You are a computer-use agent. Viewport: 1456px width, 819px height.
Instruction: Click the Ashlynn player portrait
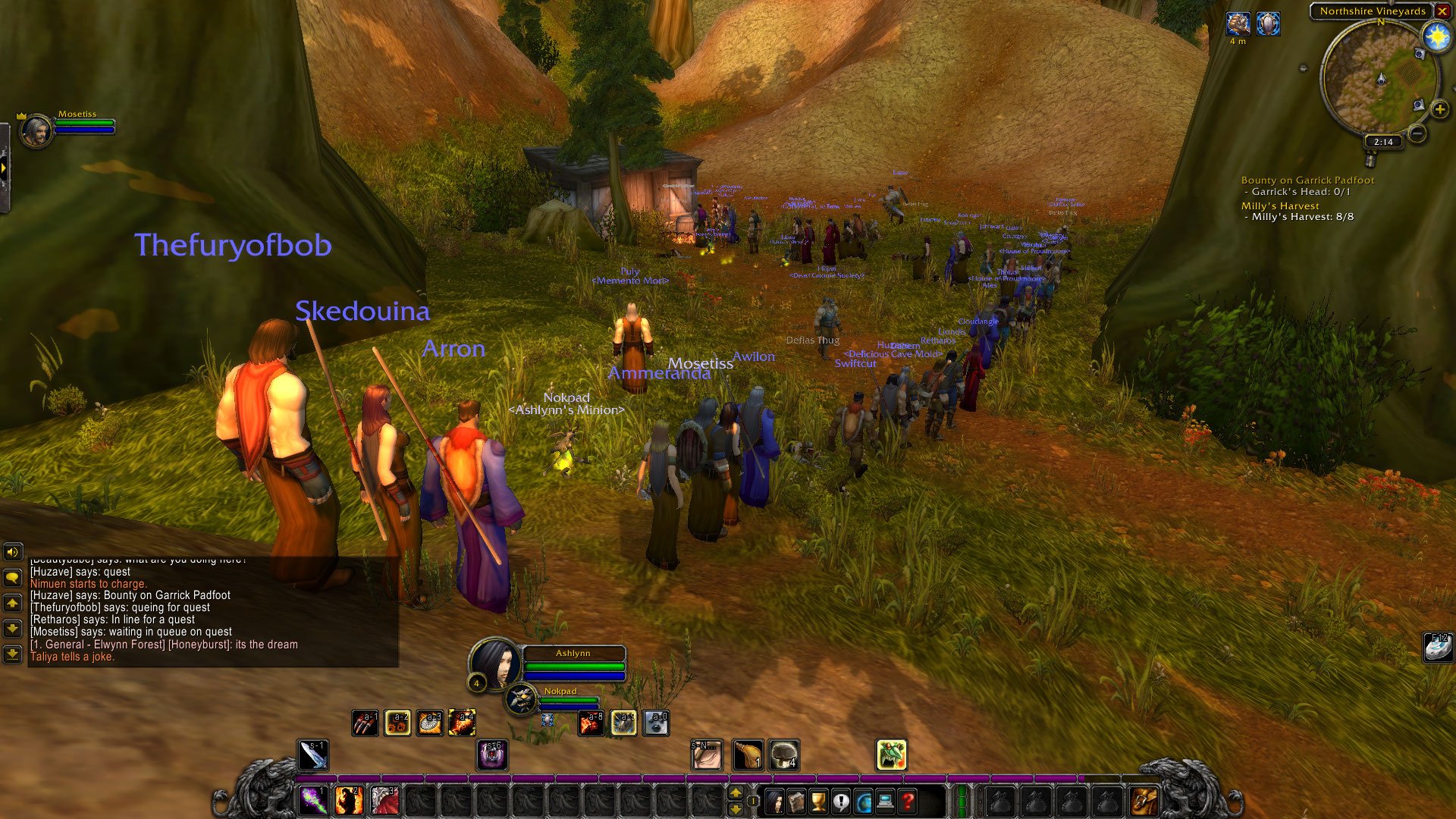(x=494, y=663)
